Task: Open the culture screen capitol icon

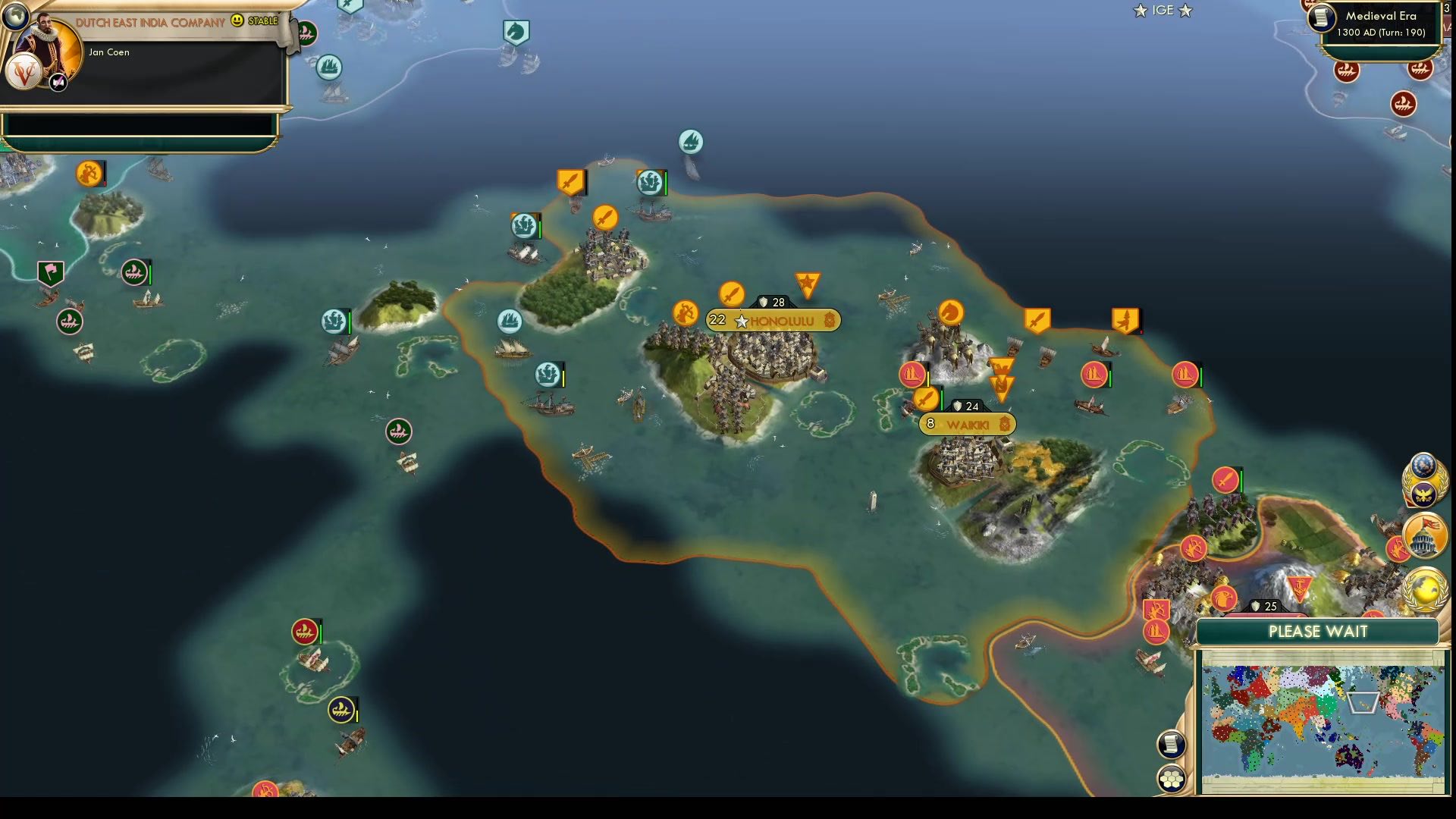Action: coord(1423,537)
